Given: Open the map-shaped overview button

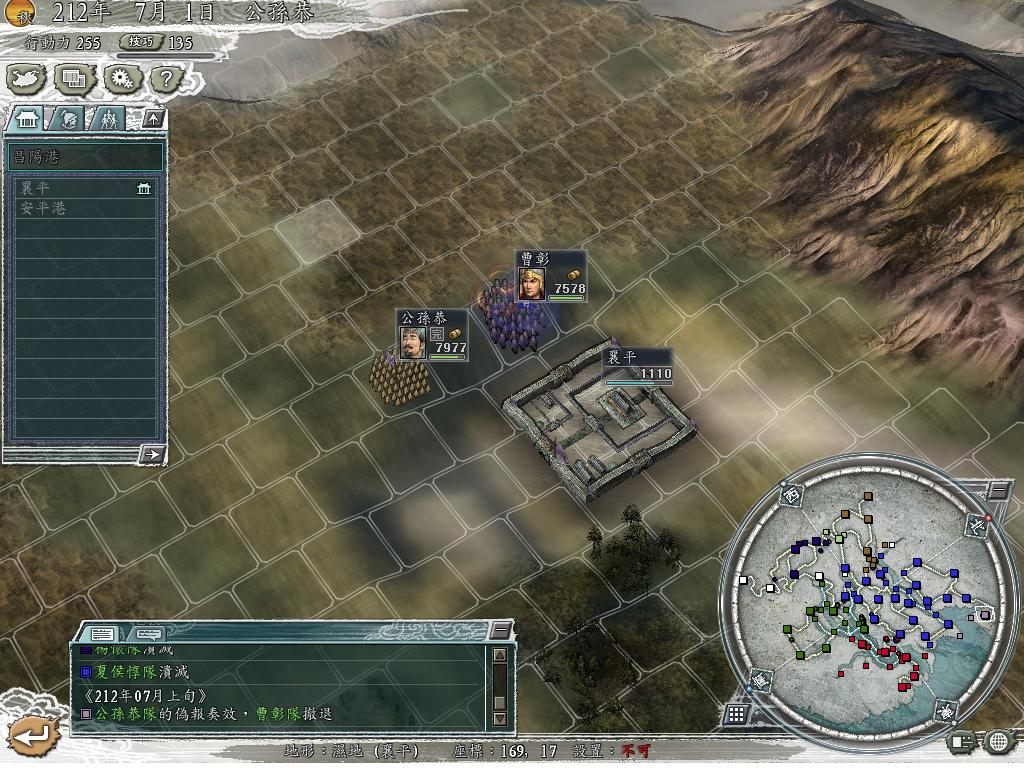Looking at the screenshot, I should coord(27,77).
